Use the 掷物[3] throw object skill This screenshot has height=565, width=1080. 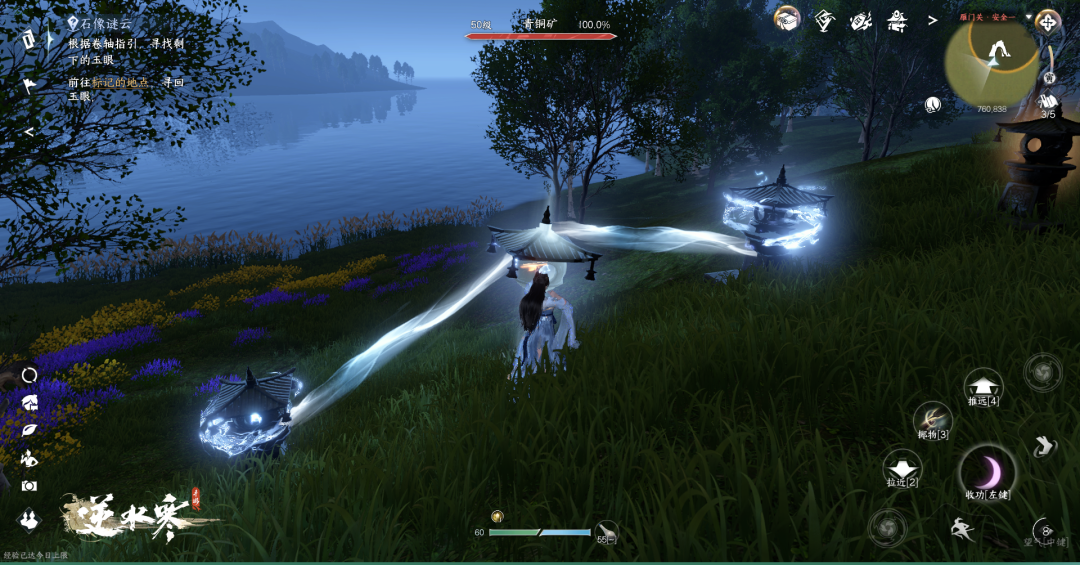933,419
